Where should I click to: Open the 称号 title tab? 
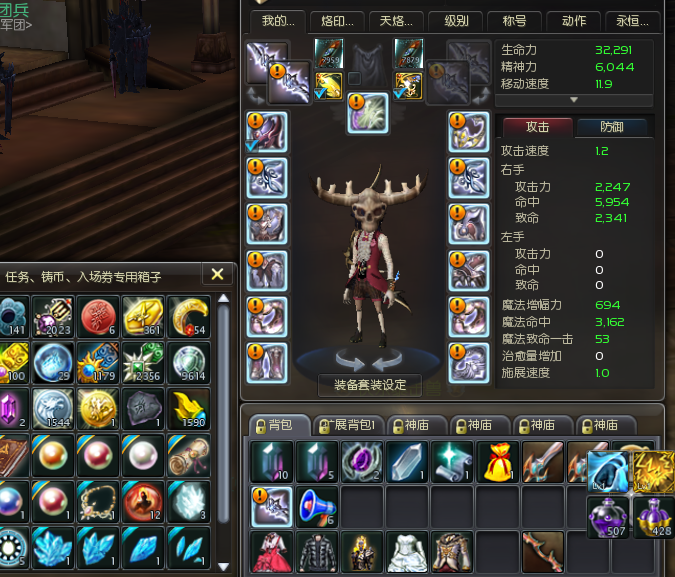coord(520,21)
